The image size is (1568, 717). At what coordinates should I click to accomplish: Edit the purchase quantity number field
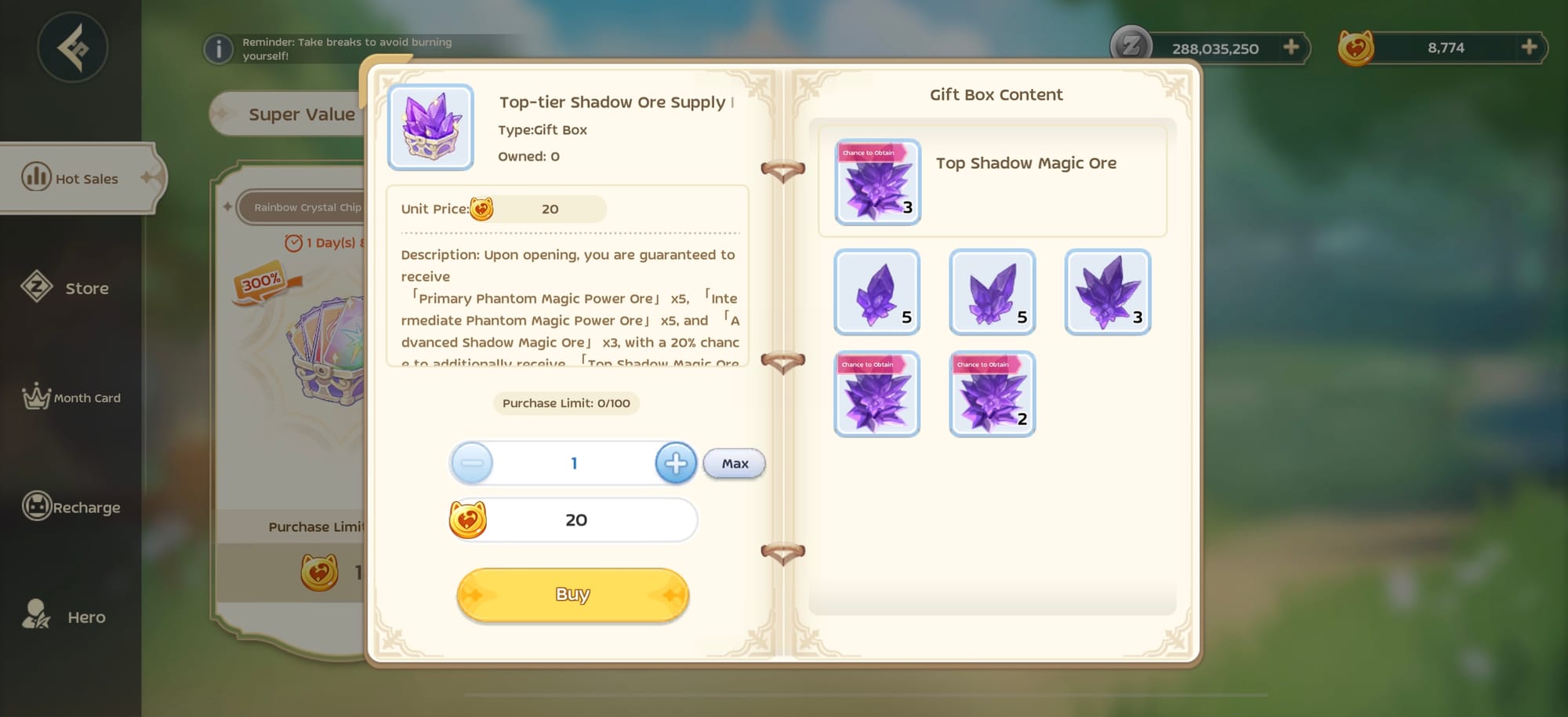(x=574, y=463)
